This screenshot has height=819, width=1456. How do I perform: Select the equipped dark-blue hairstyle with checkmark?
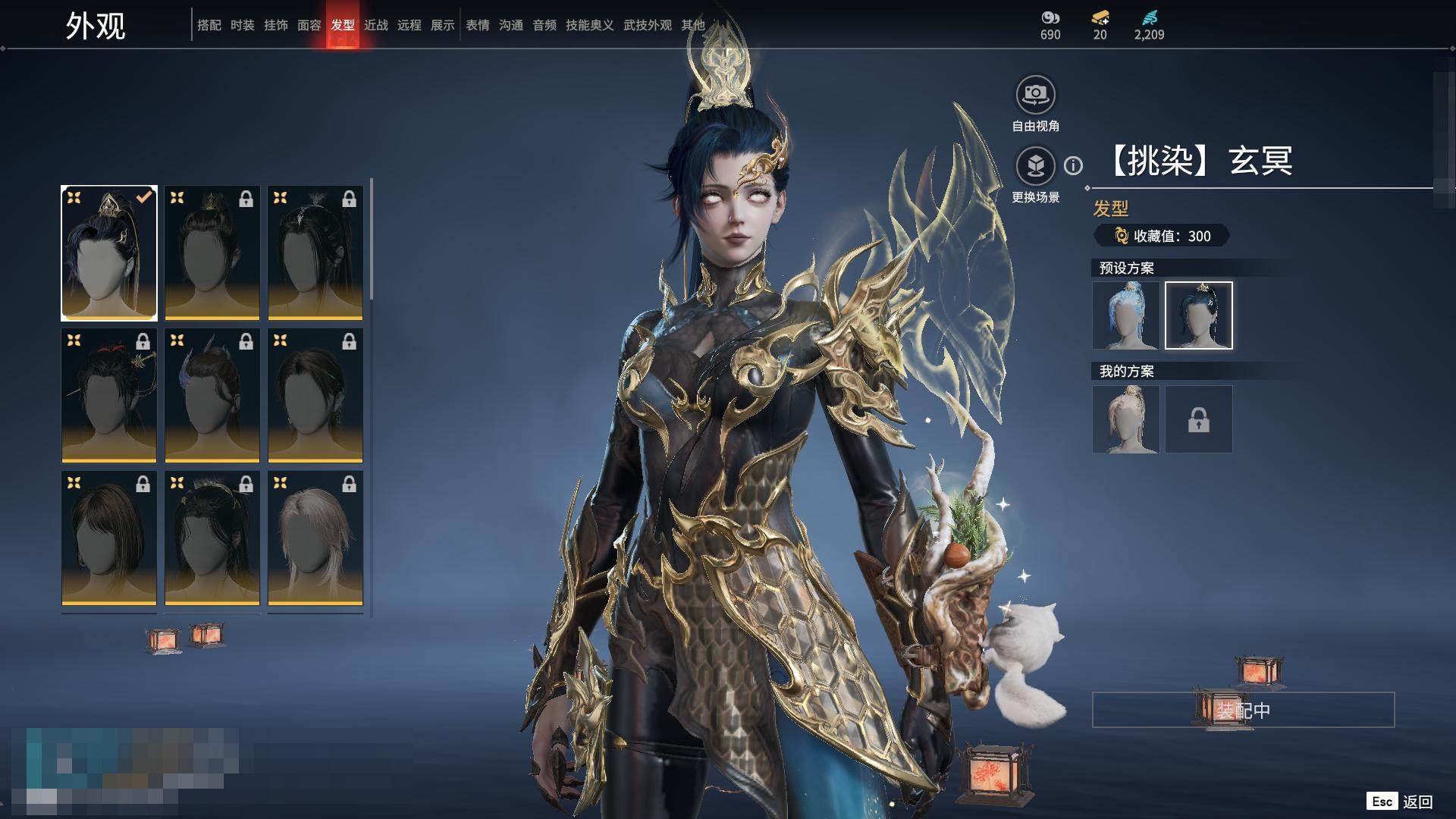point(109,253)
